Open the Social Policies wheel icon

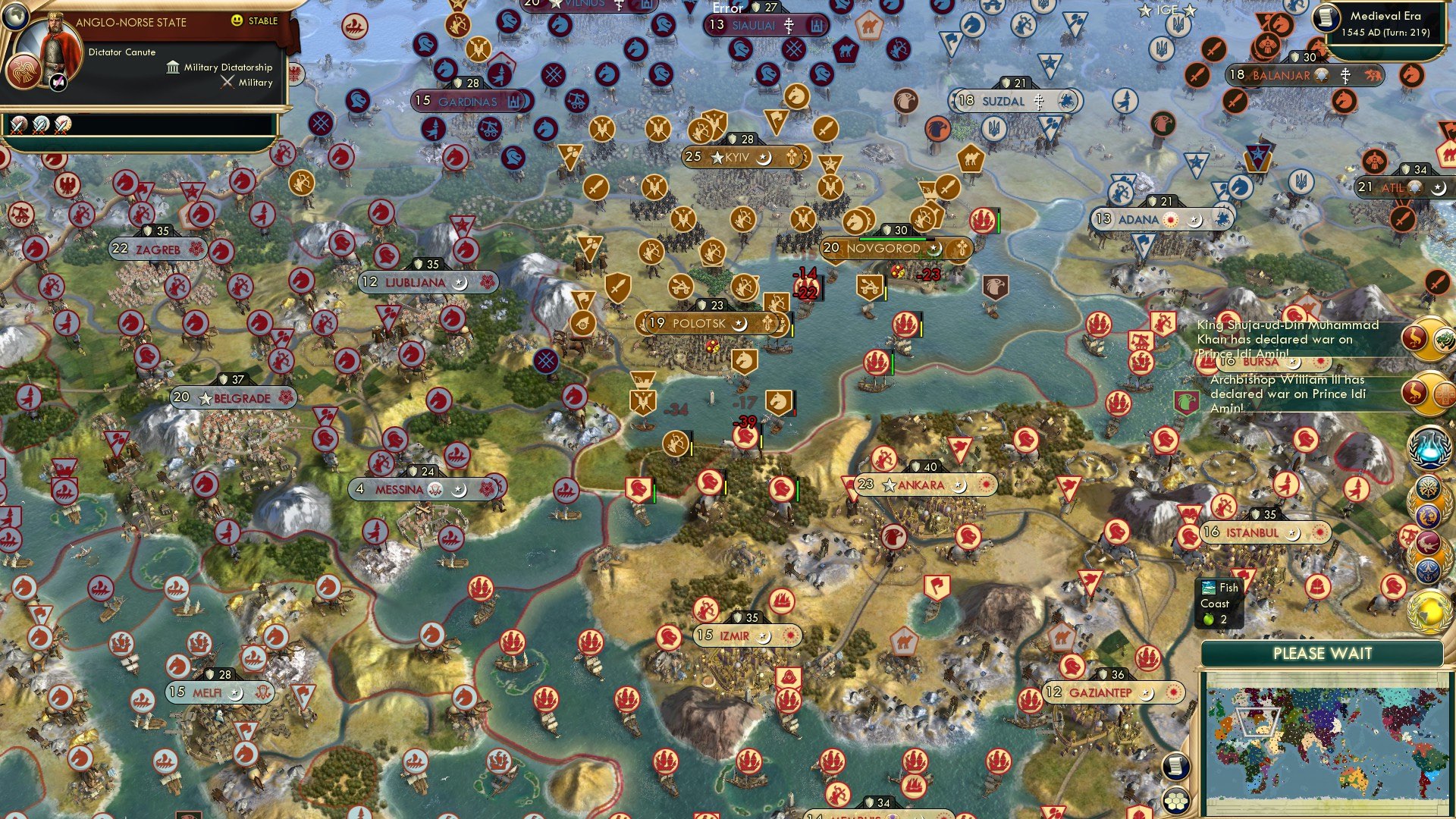coord(1428,488)
